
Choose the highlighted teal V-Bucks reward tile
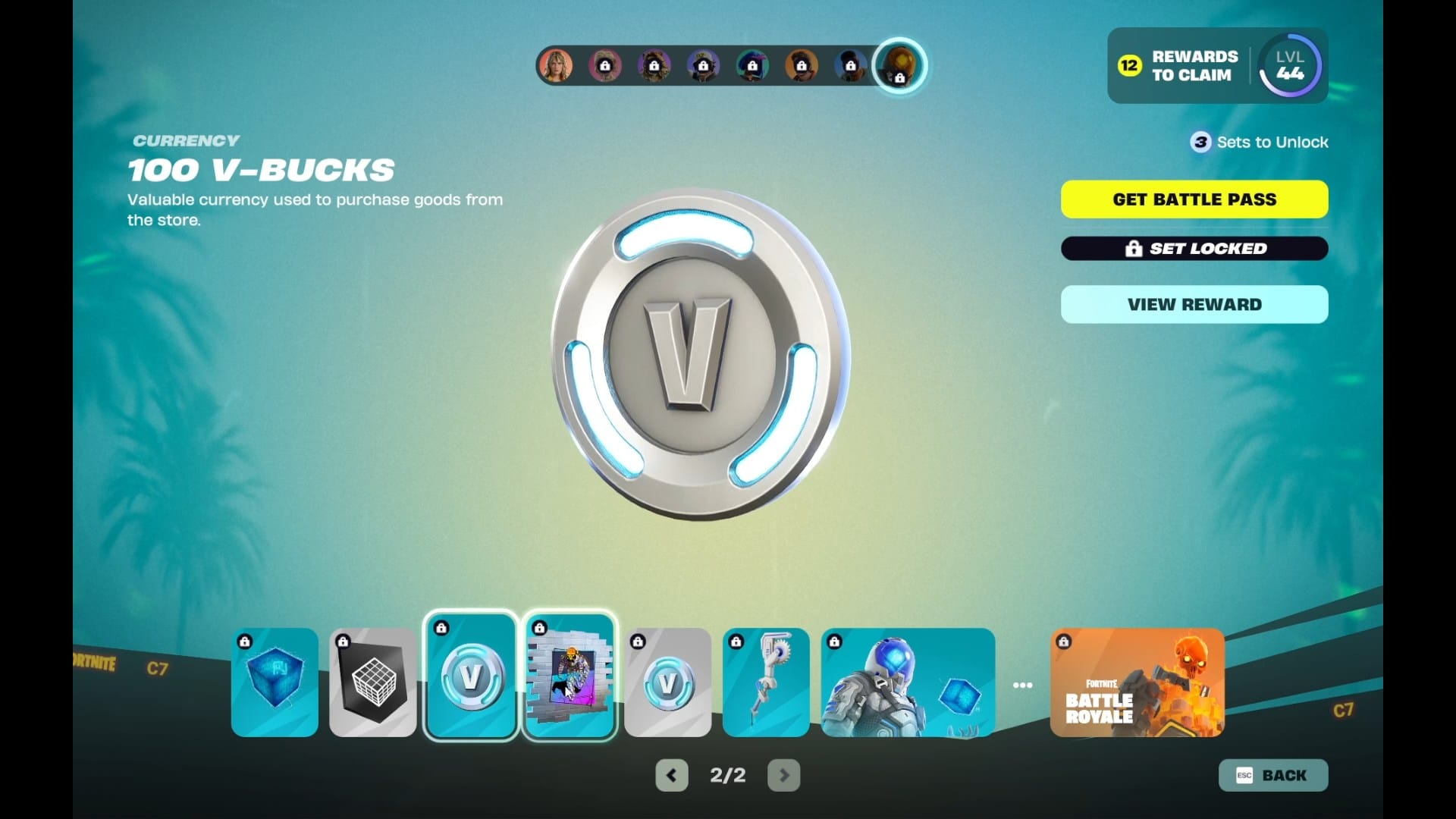tap(471, 676)
